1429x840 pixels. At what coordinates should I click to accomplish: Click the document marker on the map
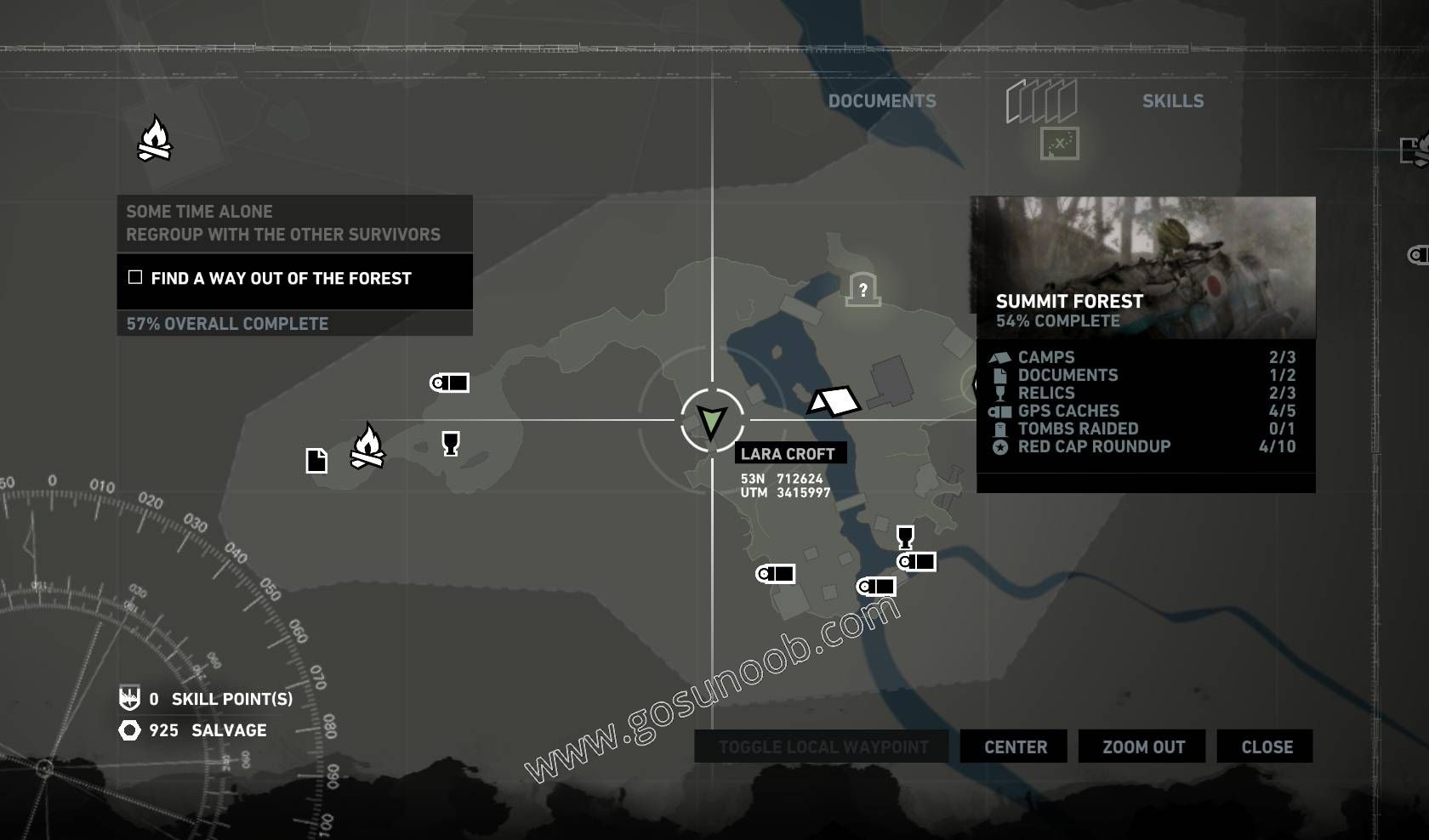[x=316, y=460]
